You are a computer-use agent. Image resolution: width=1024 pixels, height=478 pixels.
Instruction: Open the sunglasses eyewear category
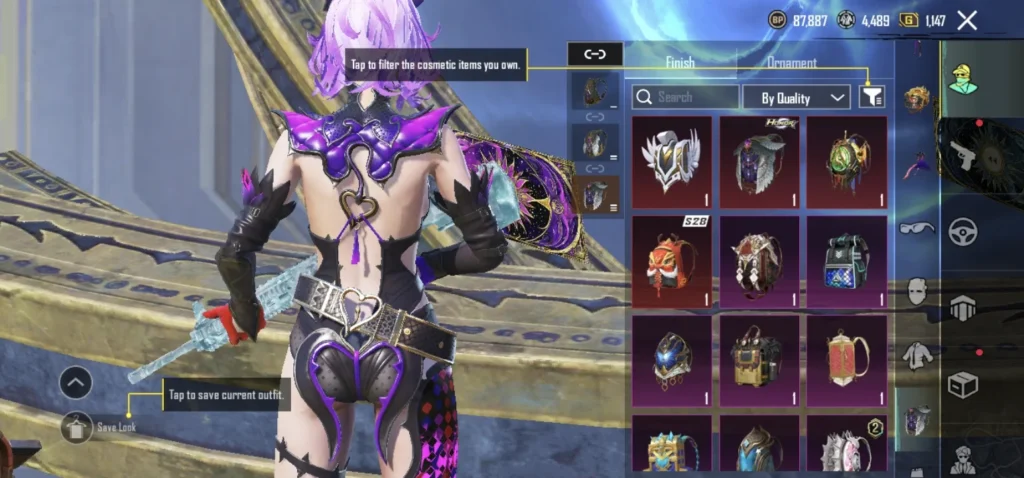917,228
